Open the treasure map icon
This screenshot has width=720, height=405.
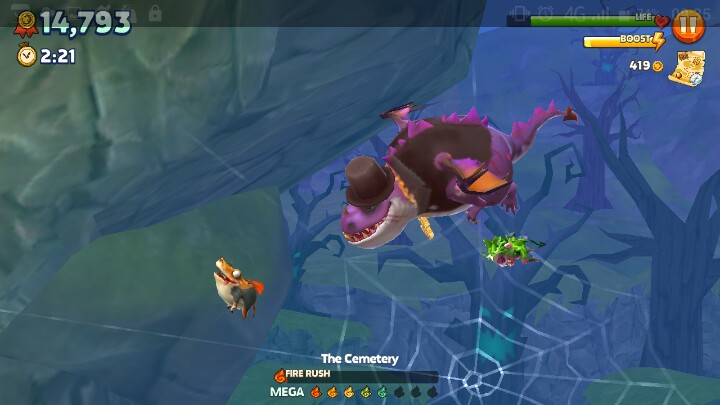coord(687,67)
